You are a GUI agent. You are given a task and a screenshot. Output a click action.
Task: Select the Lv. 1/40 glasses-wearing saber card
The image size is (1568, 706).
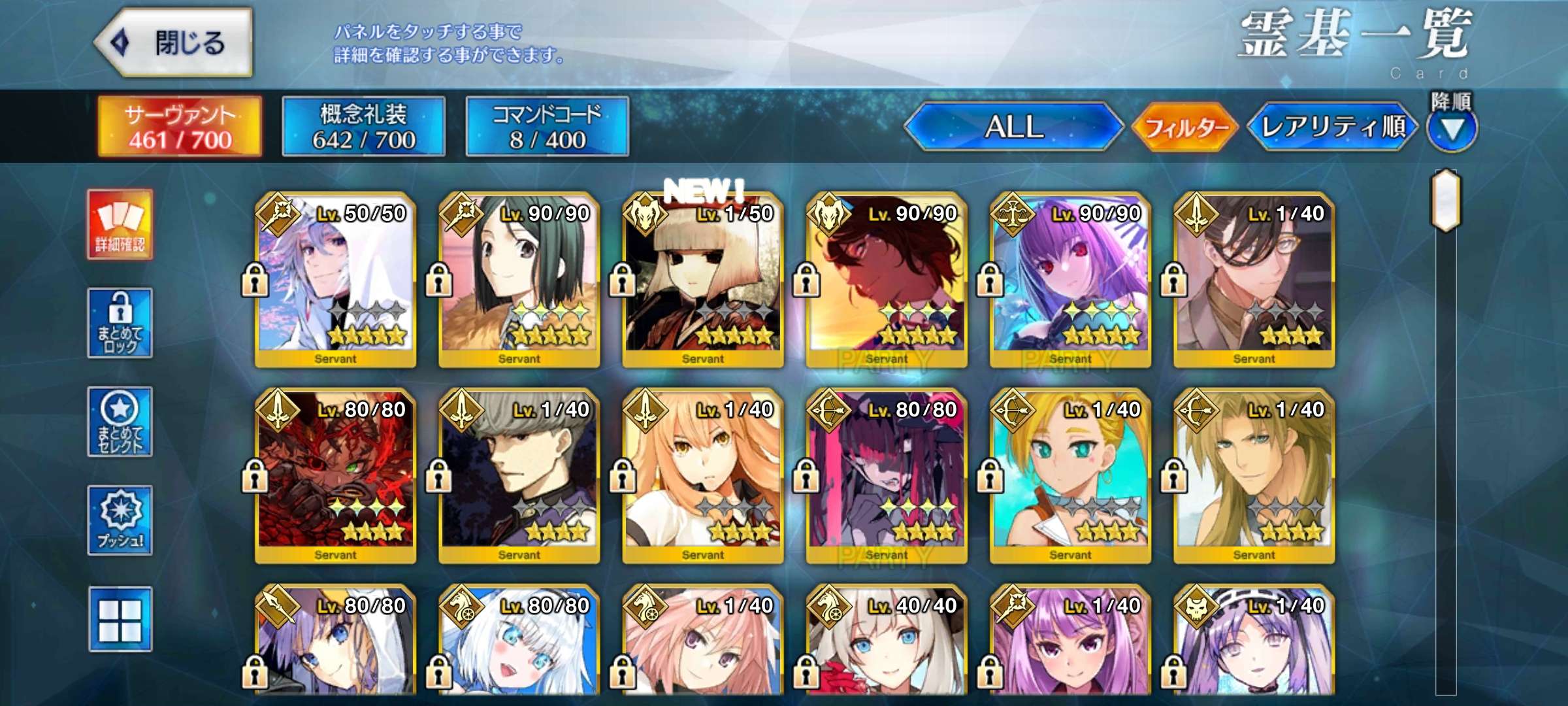(1254, 280)
